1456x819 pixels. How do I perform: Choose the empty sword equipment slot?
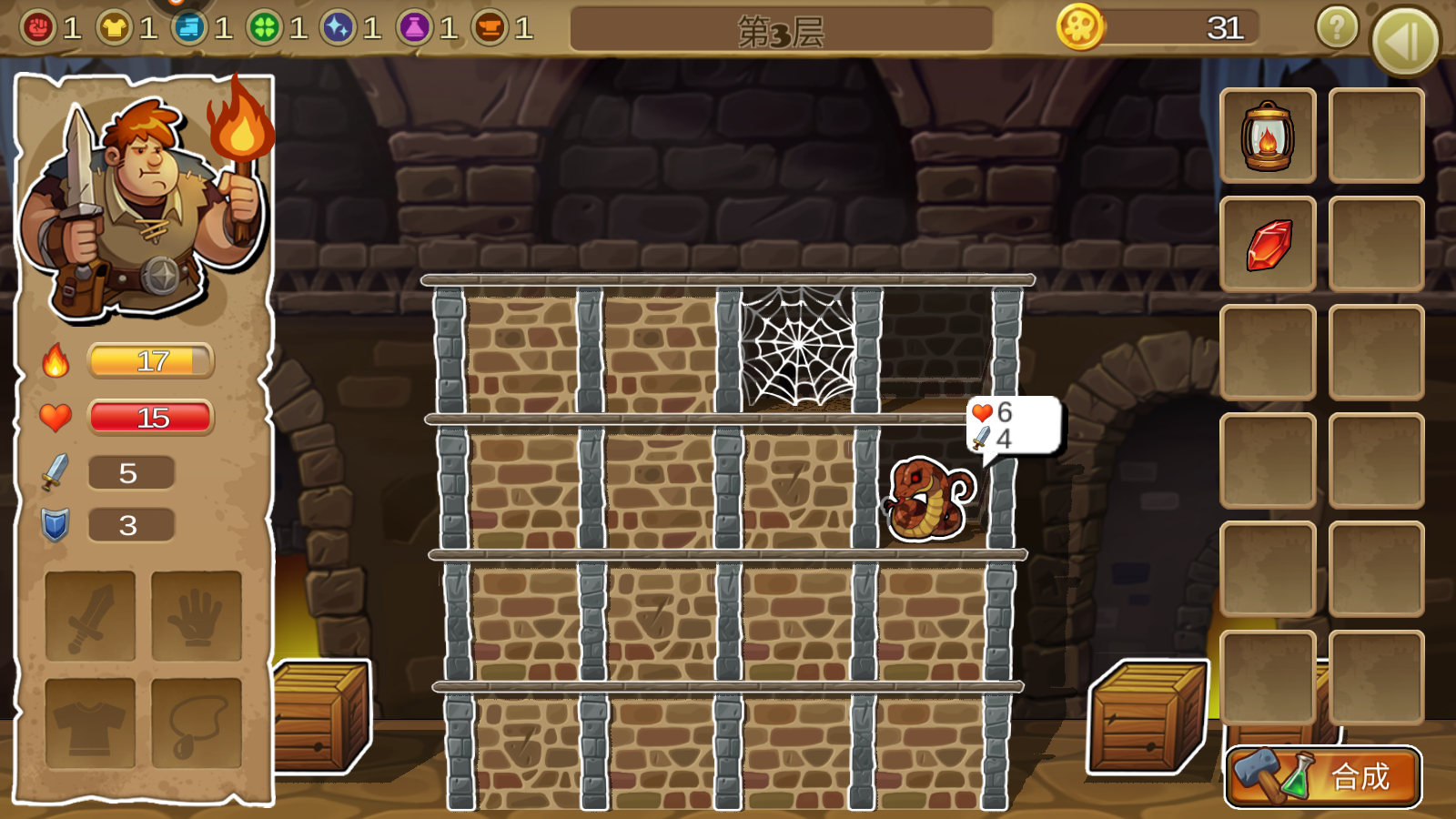click(x=90, y=615)
